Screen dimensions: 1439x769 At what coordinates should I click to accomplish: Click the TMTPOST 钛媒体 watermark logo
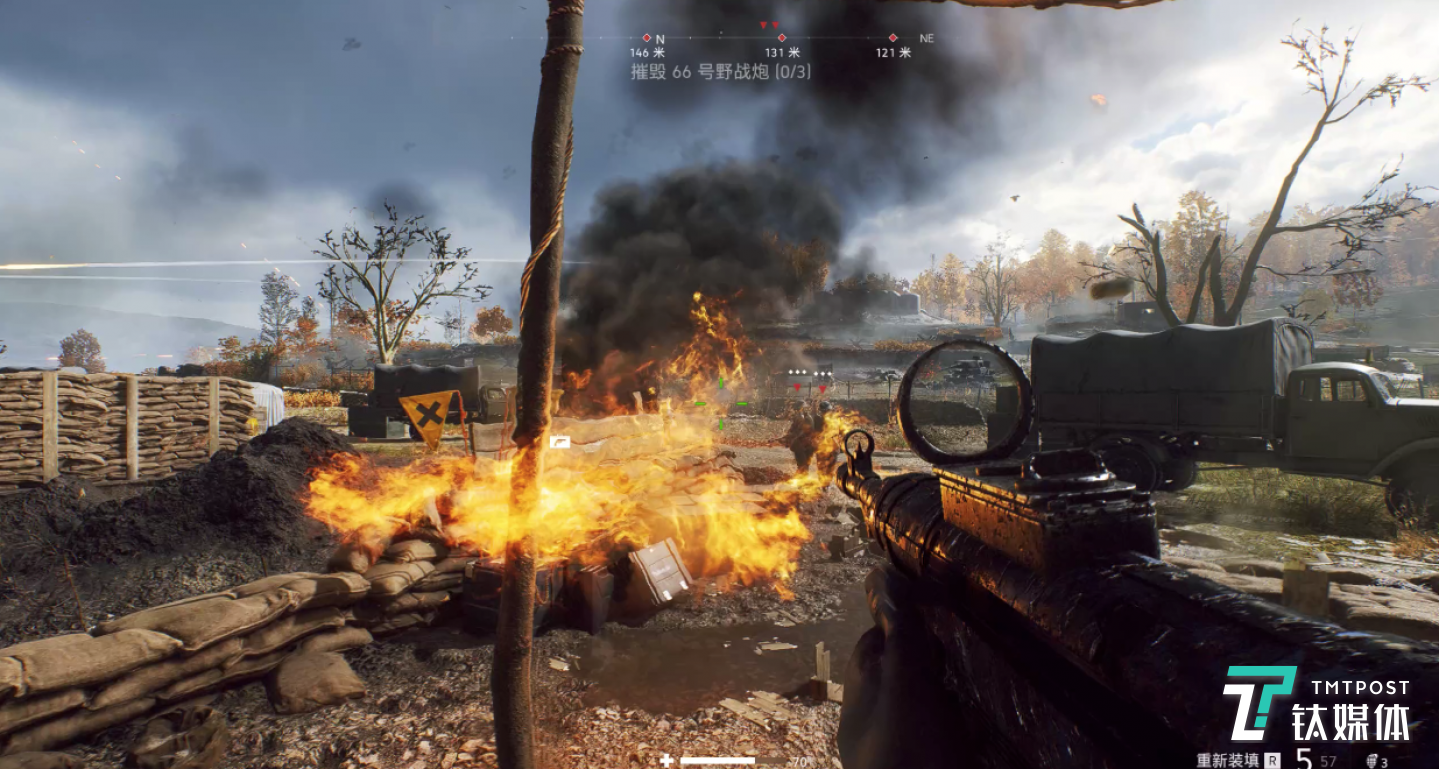tap(1316, 703)
